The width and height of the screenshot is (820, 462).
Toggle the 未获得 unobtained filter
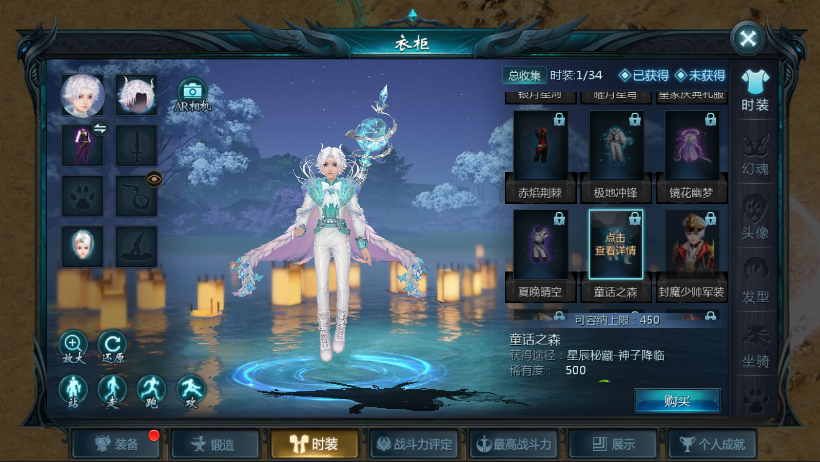pos(700,75)
